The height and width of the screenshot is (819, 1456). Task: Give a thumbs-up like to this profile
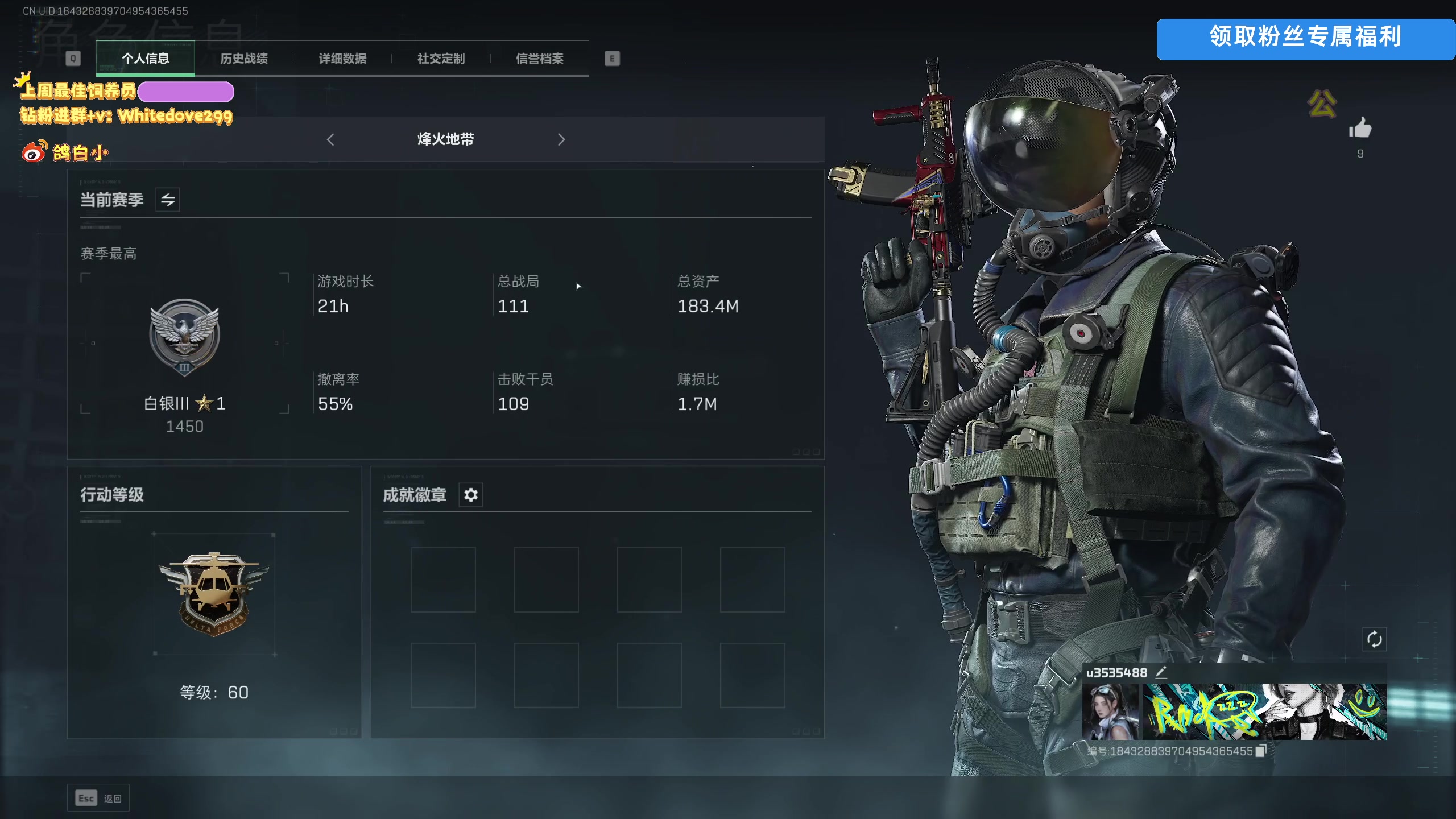1360,129
